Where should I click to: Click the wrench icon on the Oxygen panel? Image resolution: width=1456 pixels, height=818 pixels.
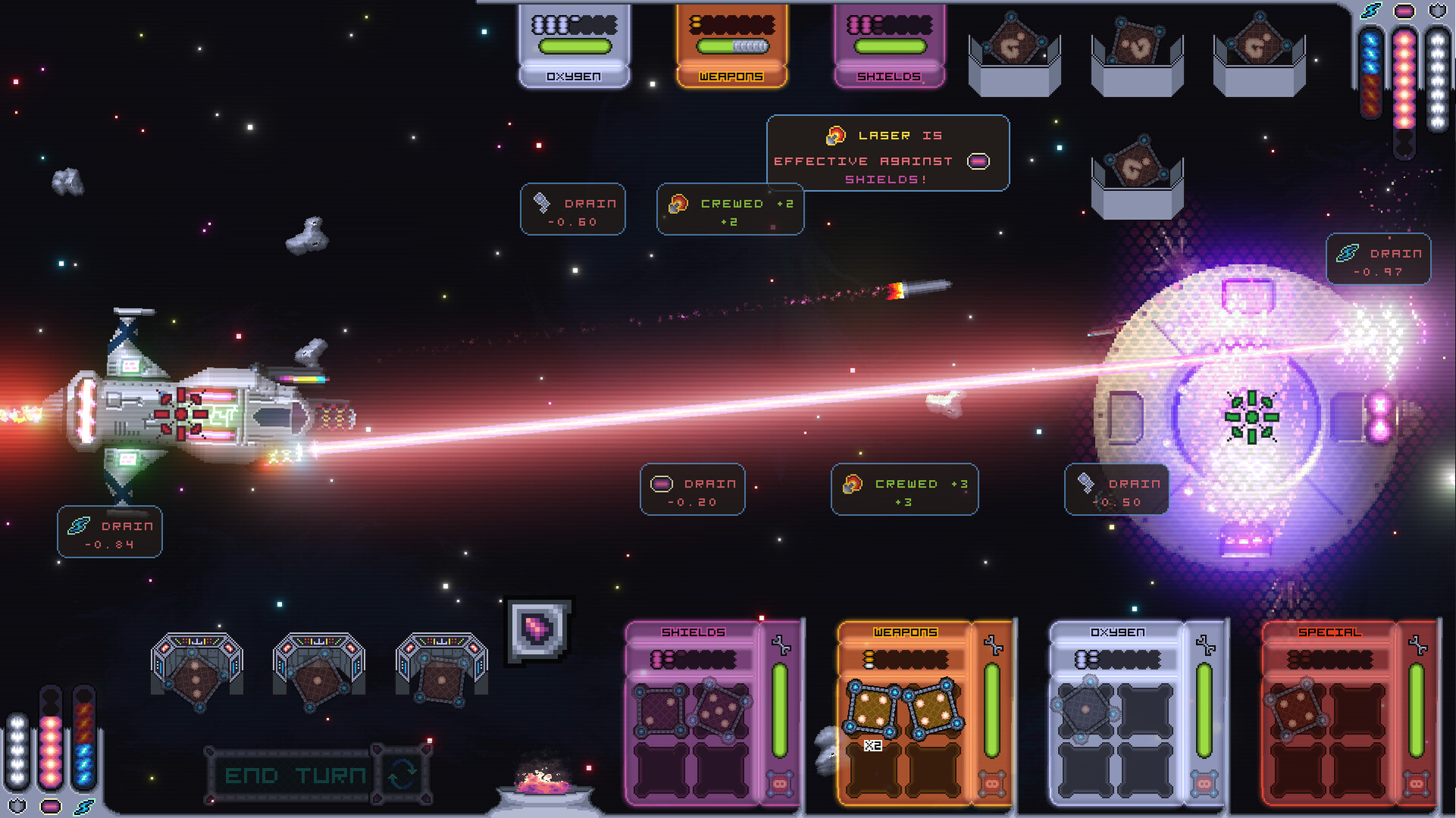[x=1204, y=646]
